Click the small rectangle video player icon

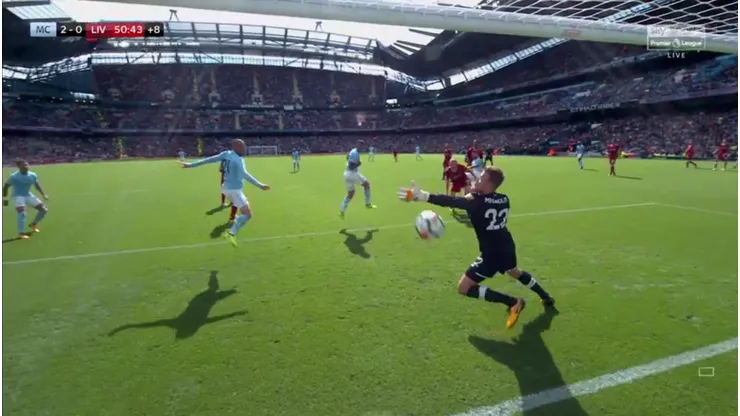coord(706,371)
